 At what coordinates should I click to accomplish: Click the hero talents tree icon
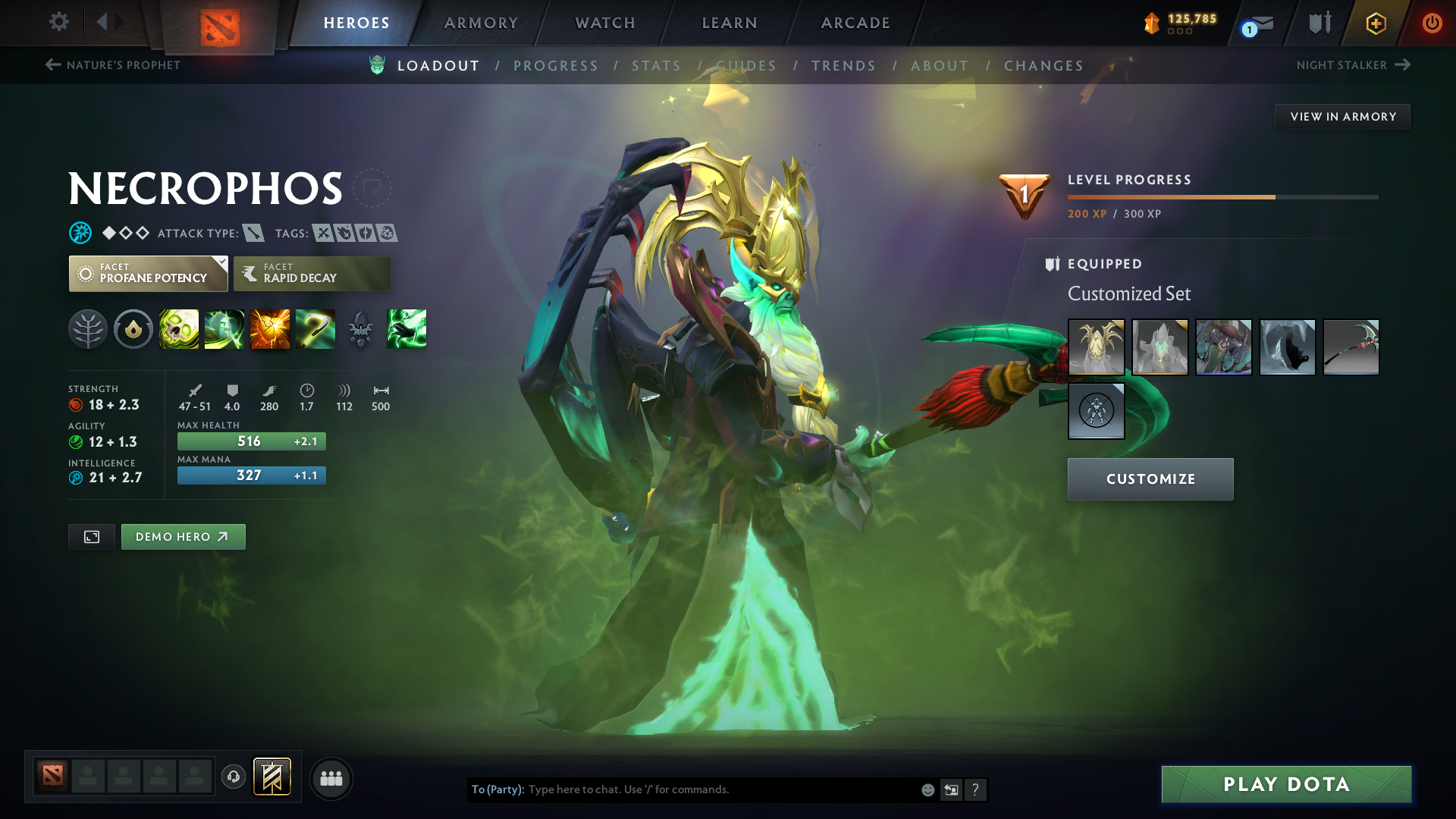point(88,329)
